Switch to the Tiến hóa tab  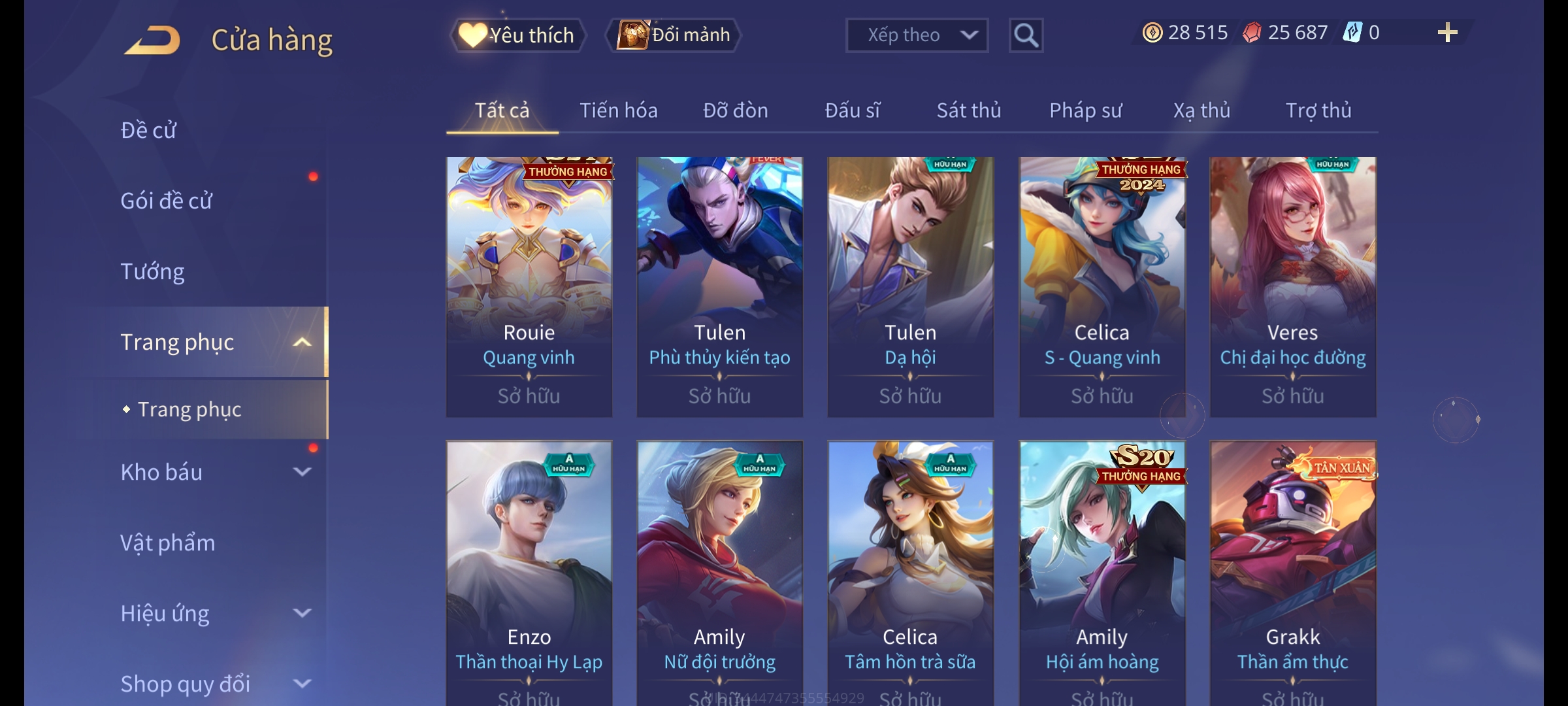618,110
